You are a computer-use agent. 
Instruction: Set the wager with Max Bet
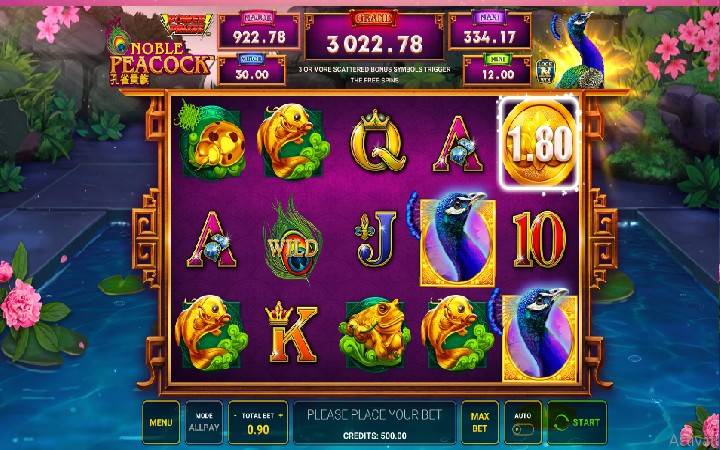[x=479, y=422]
